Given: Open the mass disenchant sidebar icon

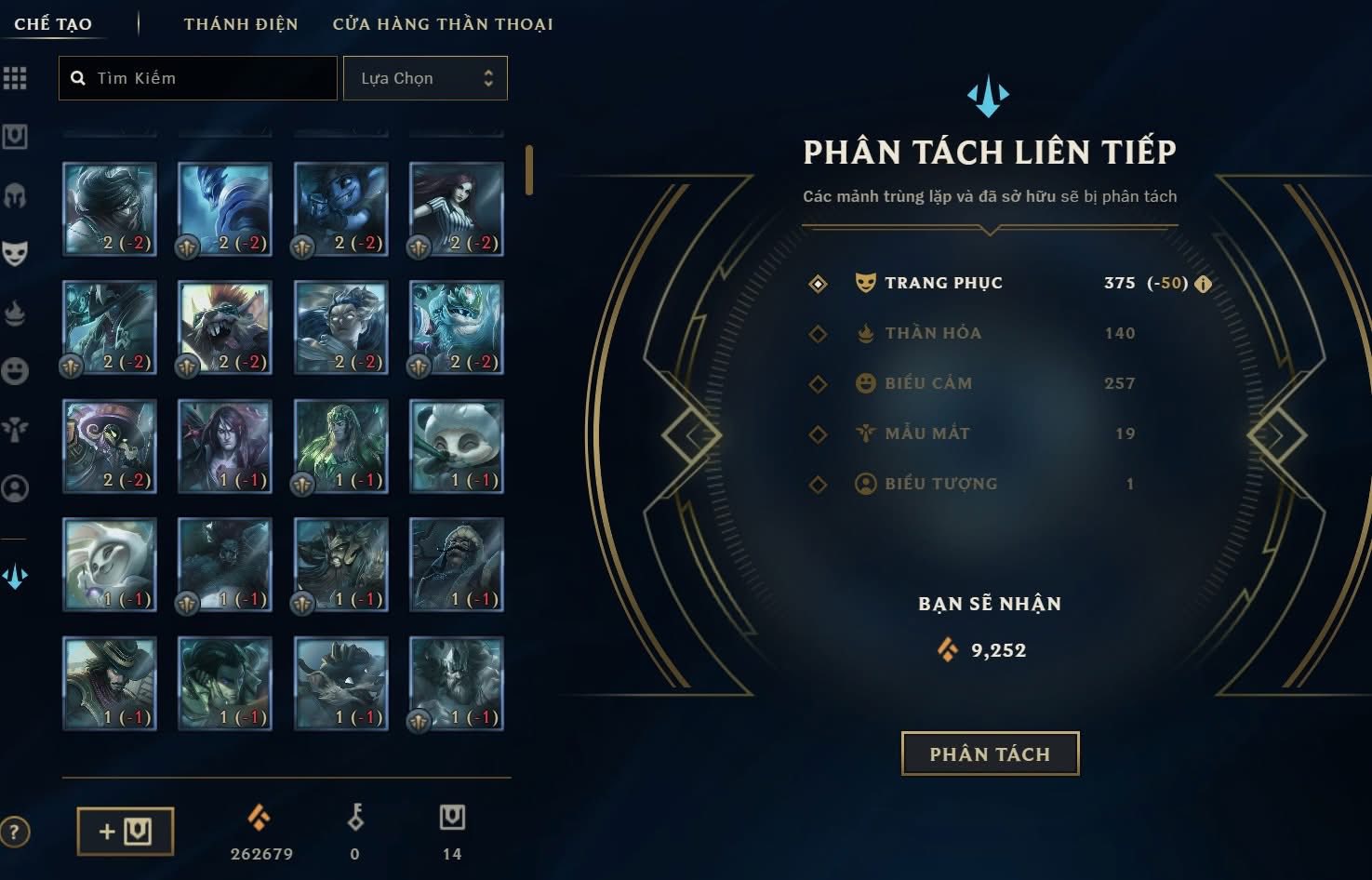Looking at the screenshot, I should click(15, 576).
